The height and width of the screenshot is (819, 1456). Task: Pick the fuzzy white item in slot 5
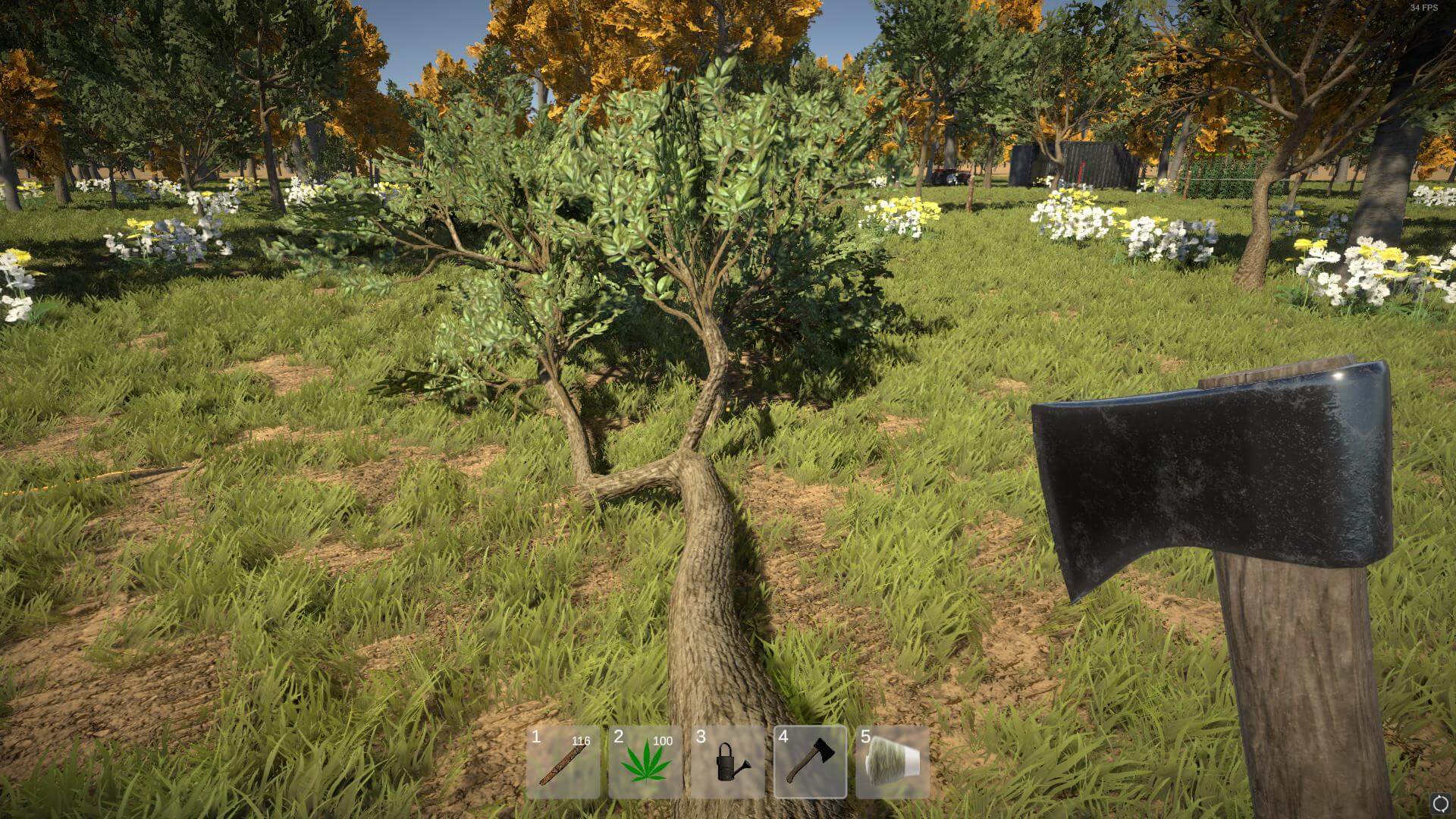[893, 762]
